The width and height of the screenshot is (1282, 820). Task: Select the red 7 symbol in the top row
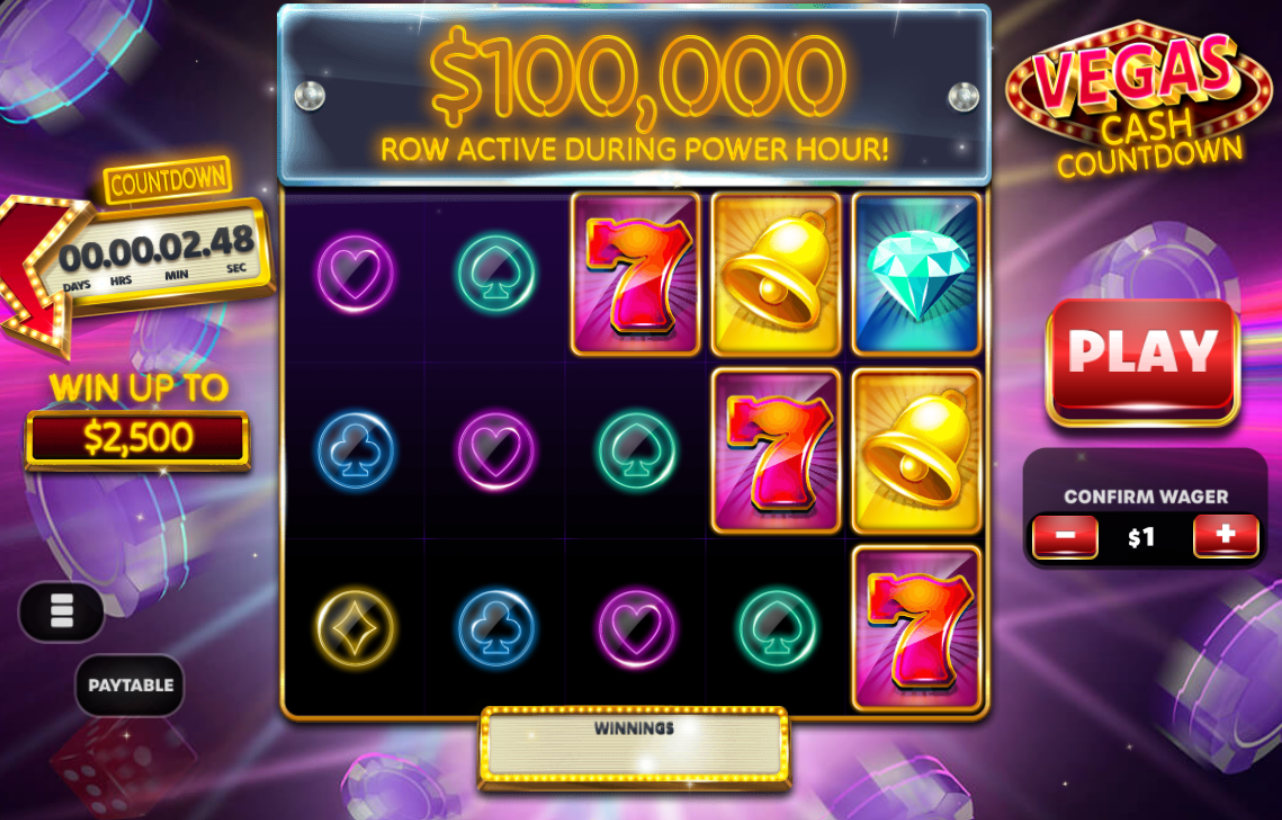635,273
